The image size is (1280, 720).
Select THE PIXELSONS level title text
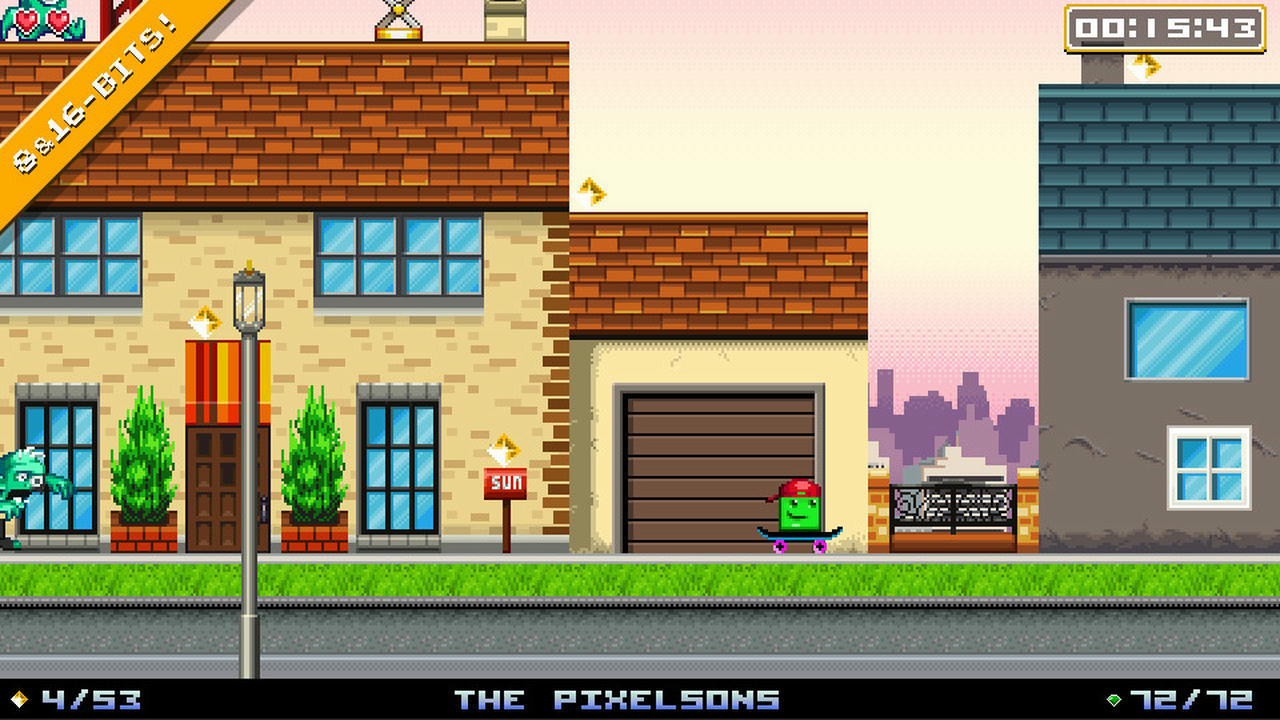620,699
